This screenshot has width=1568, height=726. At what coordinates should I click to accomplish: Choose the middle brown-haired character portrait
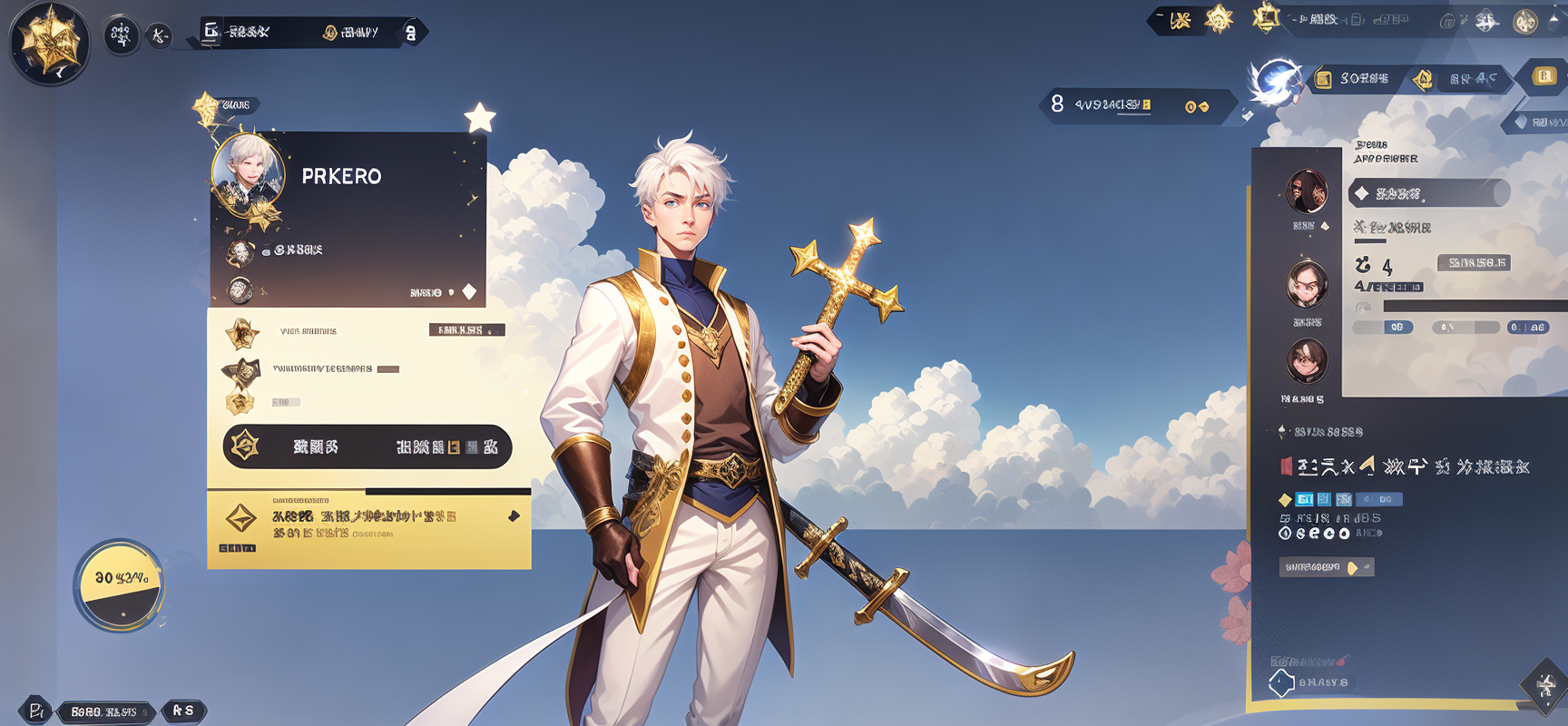(x=1307, y=283)
